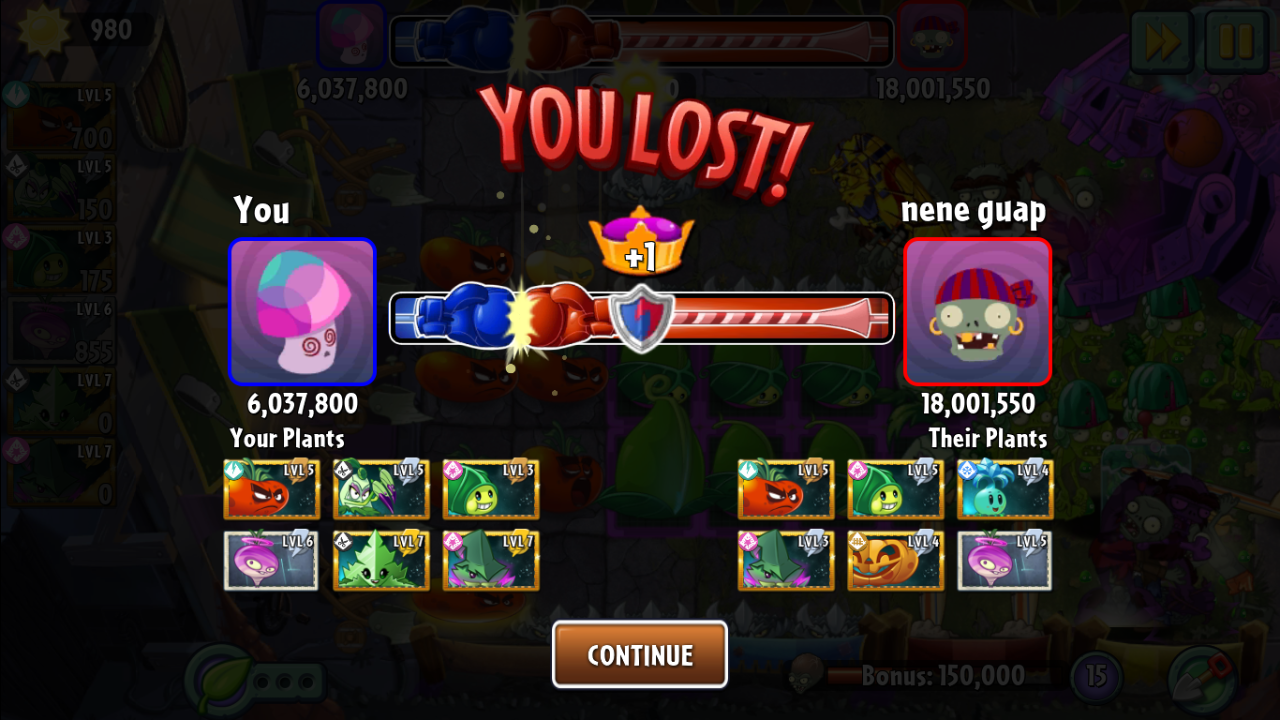View the opponent's LVL 5 turnip plant card
The height and width of the screenshot is (720, 1280).
coord(1004,560)
